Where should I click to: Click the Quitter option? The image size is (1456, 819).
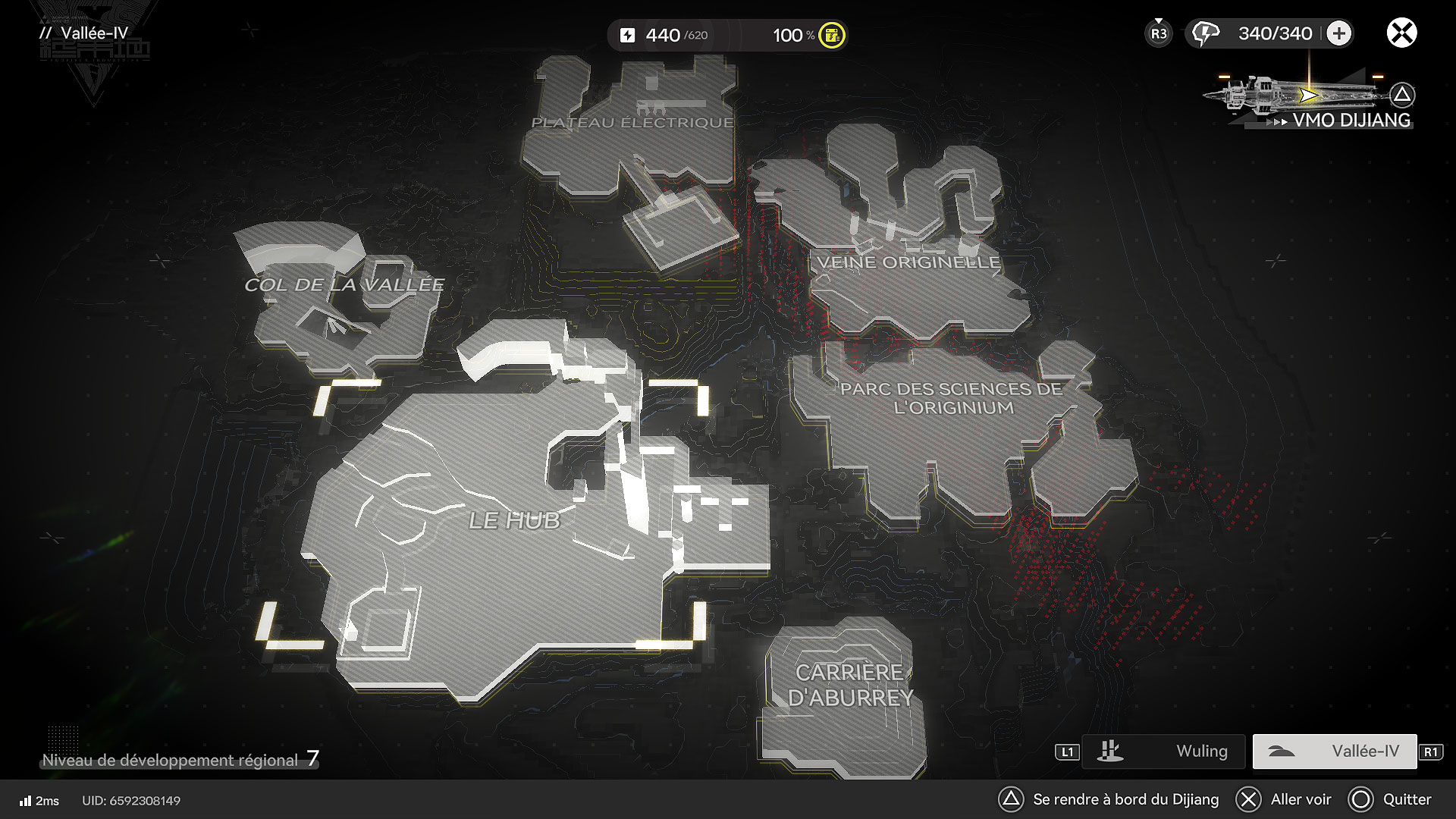[1391, 799]
